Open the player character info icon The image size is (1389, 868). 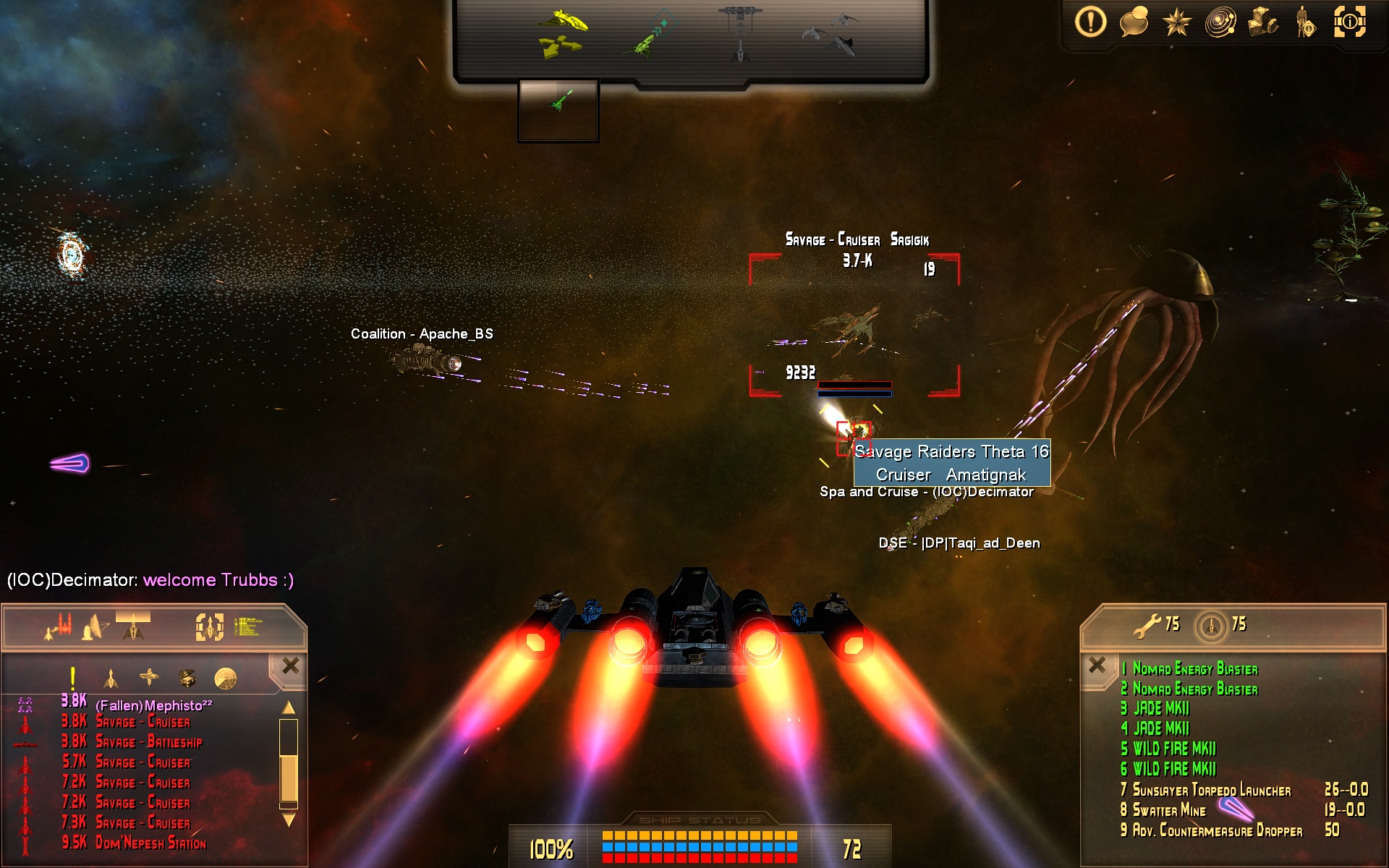click(x=1306, y=22)
